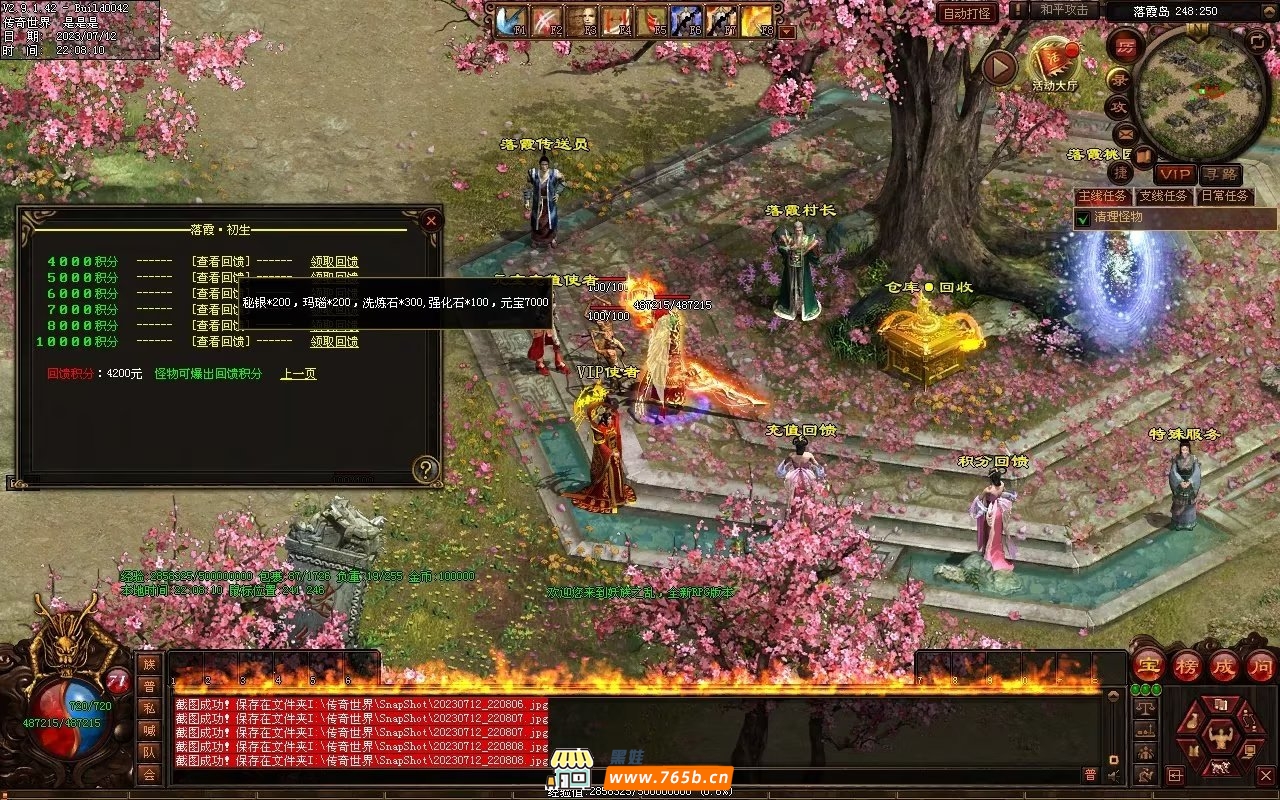The image size is (1280, 800).
Task: Open the 榜 ranking button
Action: click(x=1187, y=666)
